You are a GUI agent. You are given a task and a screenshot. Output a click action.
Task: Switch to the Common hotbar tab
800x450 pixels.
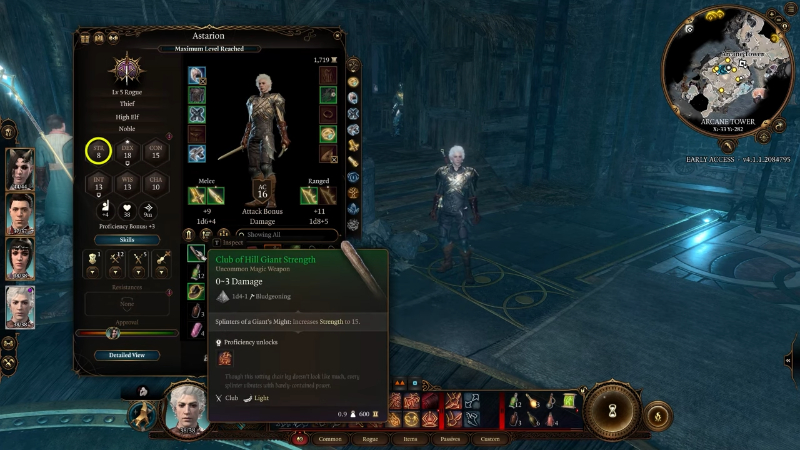point(330,438)
